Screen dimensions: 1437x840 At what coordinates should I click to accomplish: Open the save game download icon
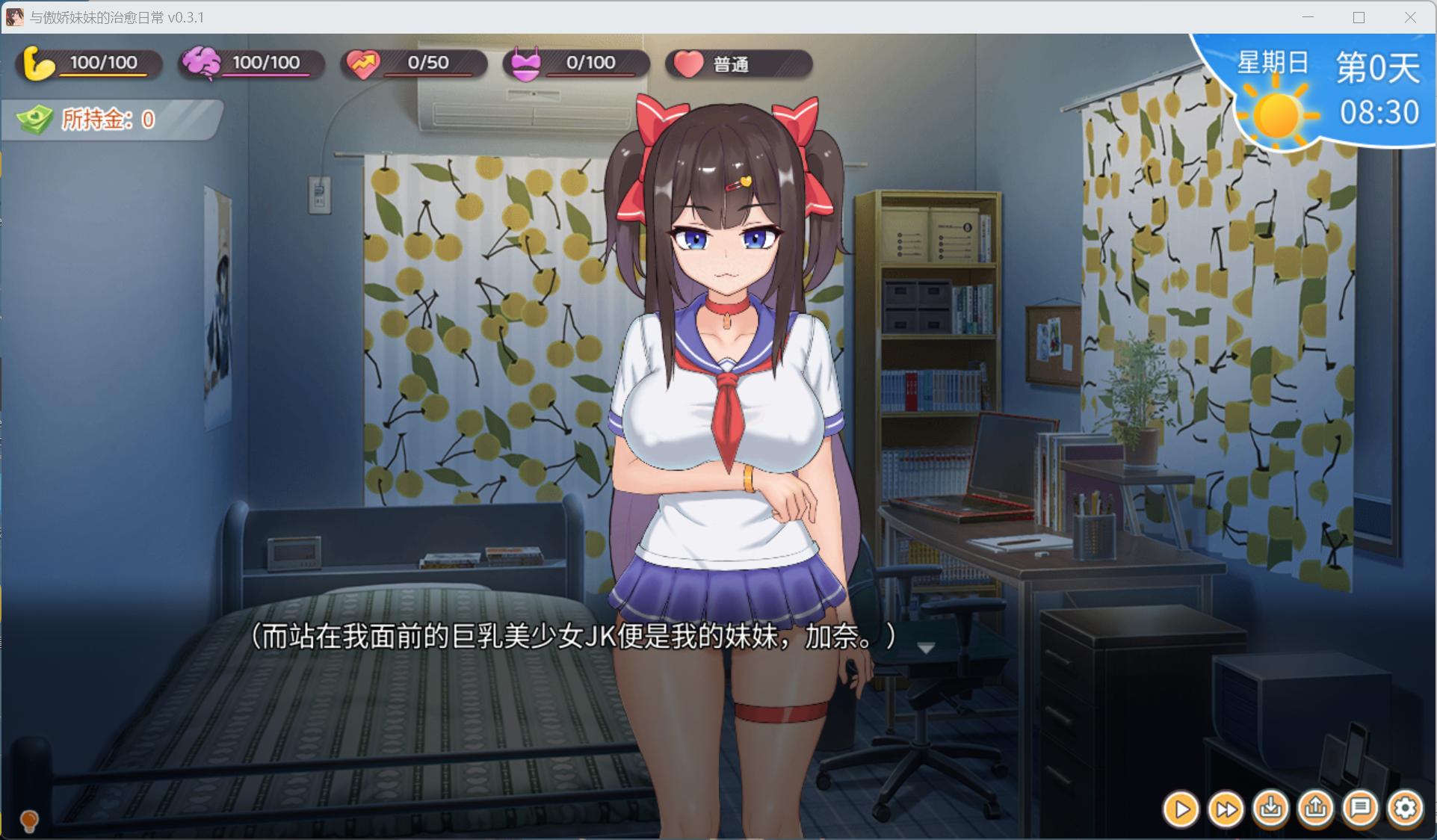(1271, 809)
